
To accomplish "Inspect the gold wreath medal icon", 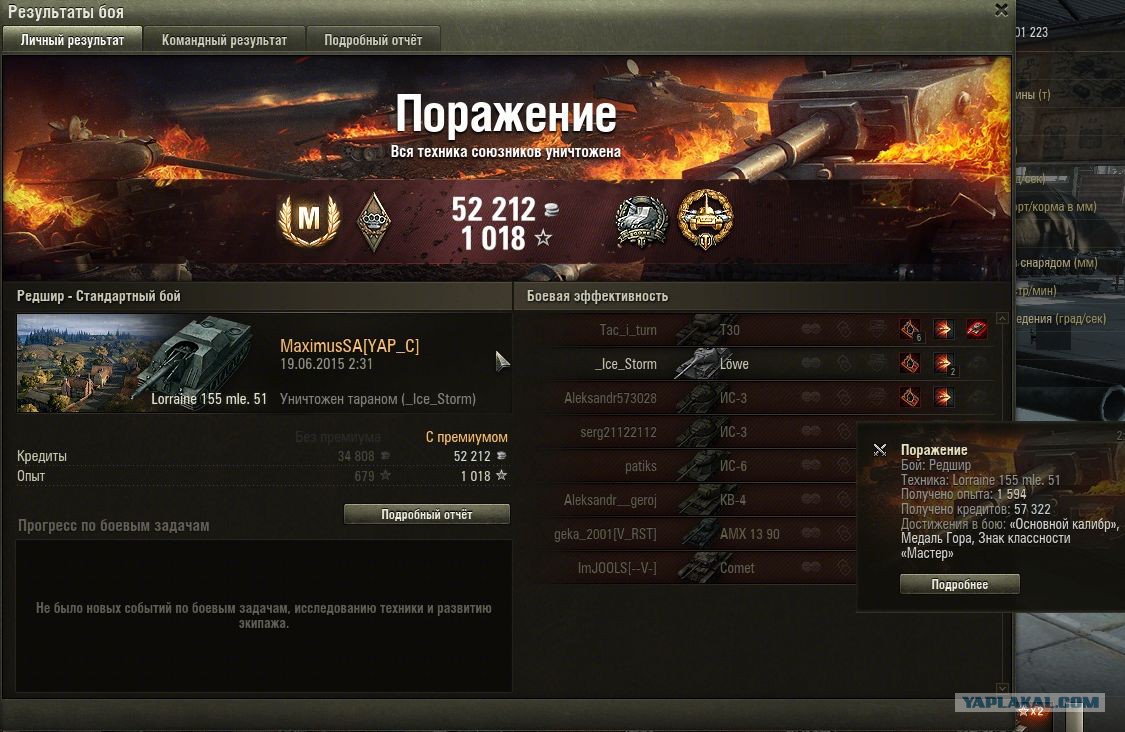I will [x=705, y=220].
